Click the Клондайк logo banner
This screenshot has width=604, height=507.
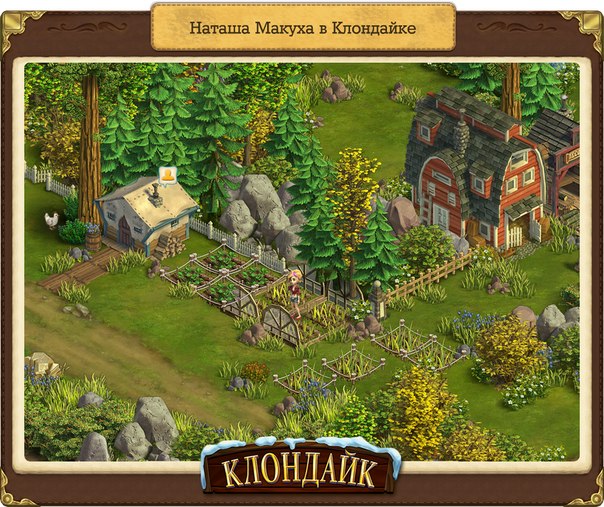pyautogui.click(x=301, y=466)
